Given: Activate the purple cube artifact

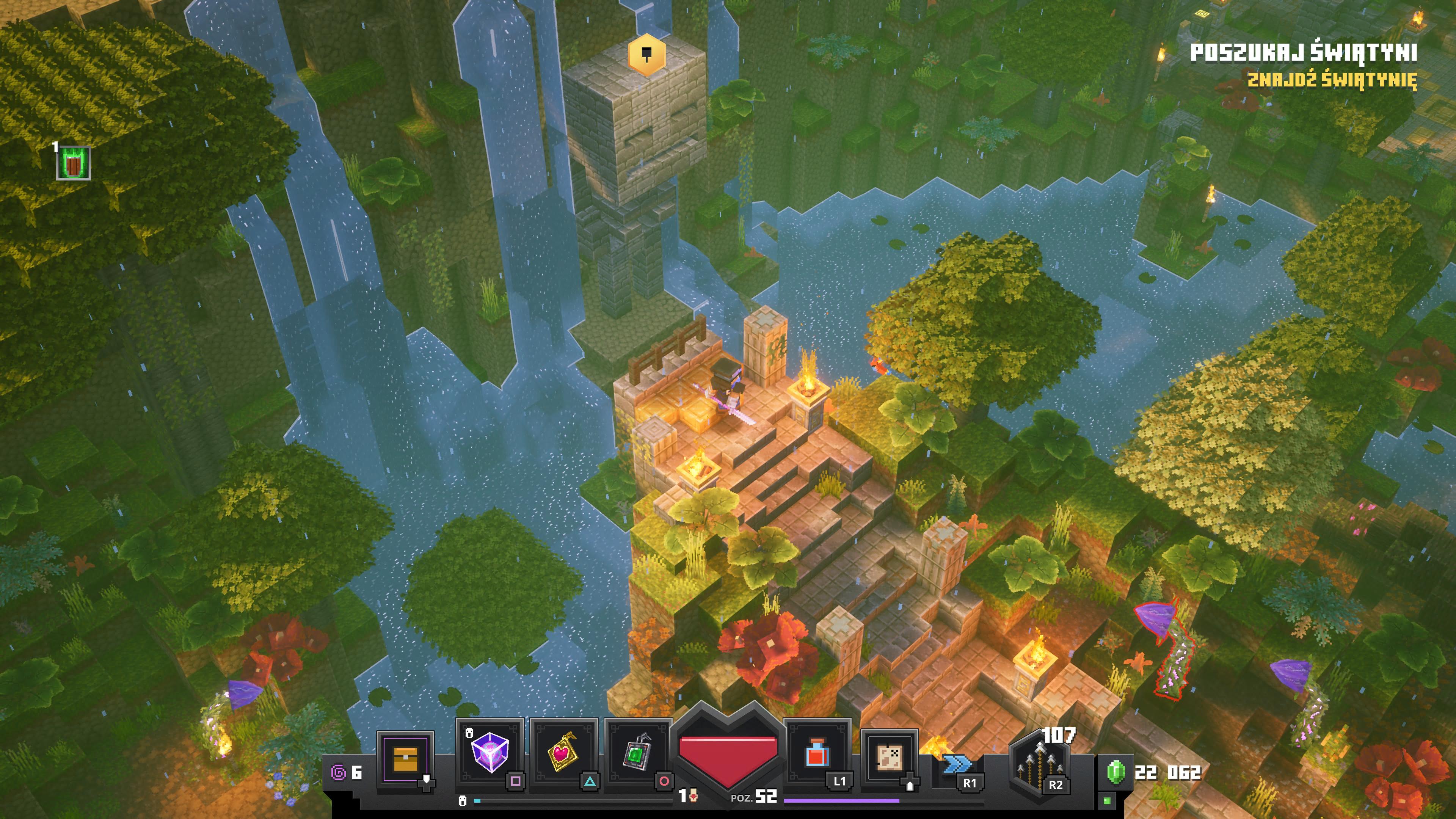Looking at the screenshot, I should pos(490,752).
